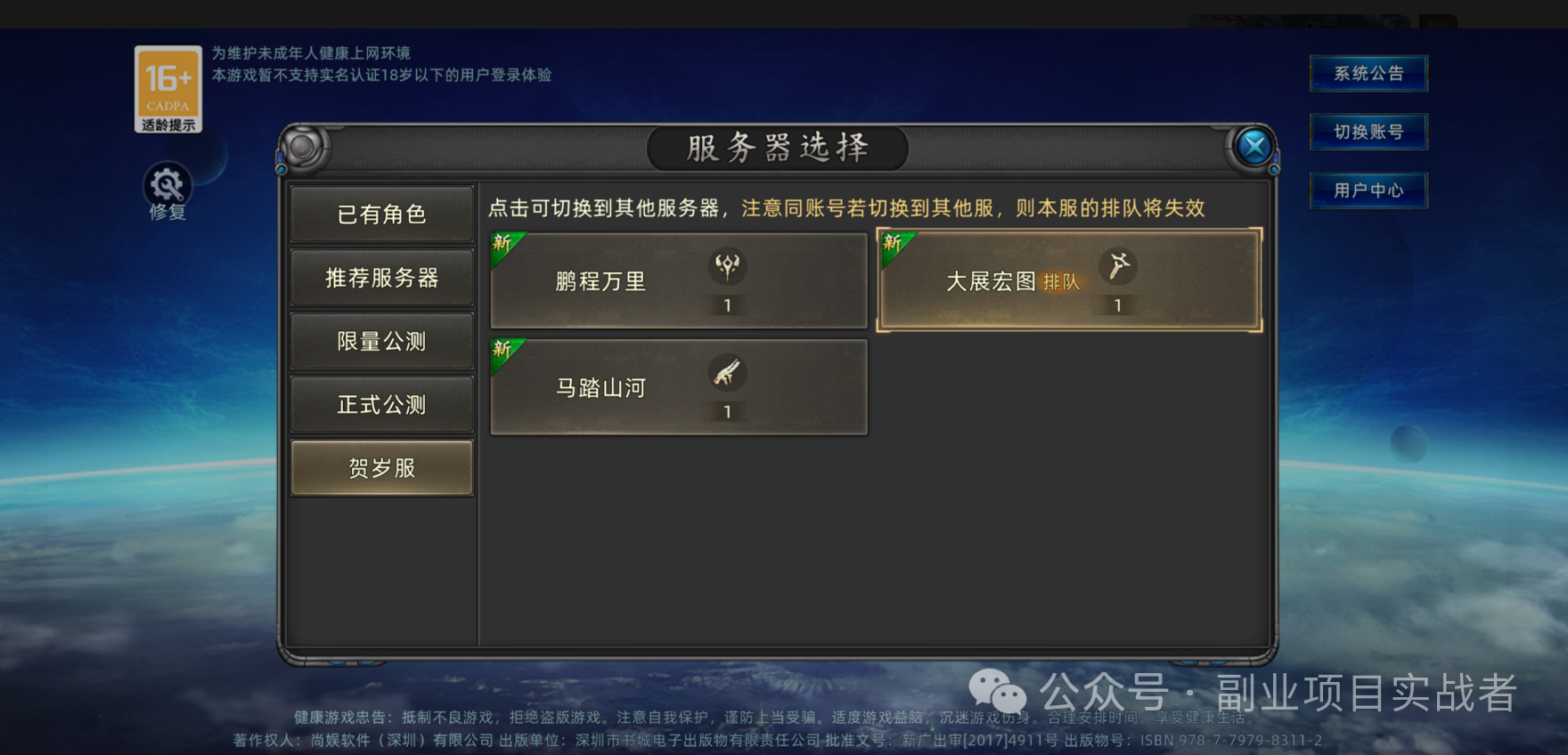Select the 限量公测 category
The image size is (1568, 755).
pos(381,340)
